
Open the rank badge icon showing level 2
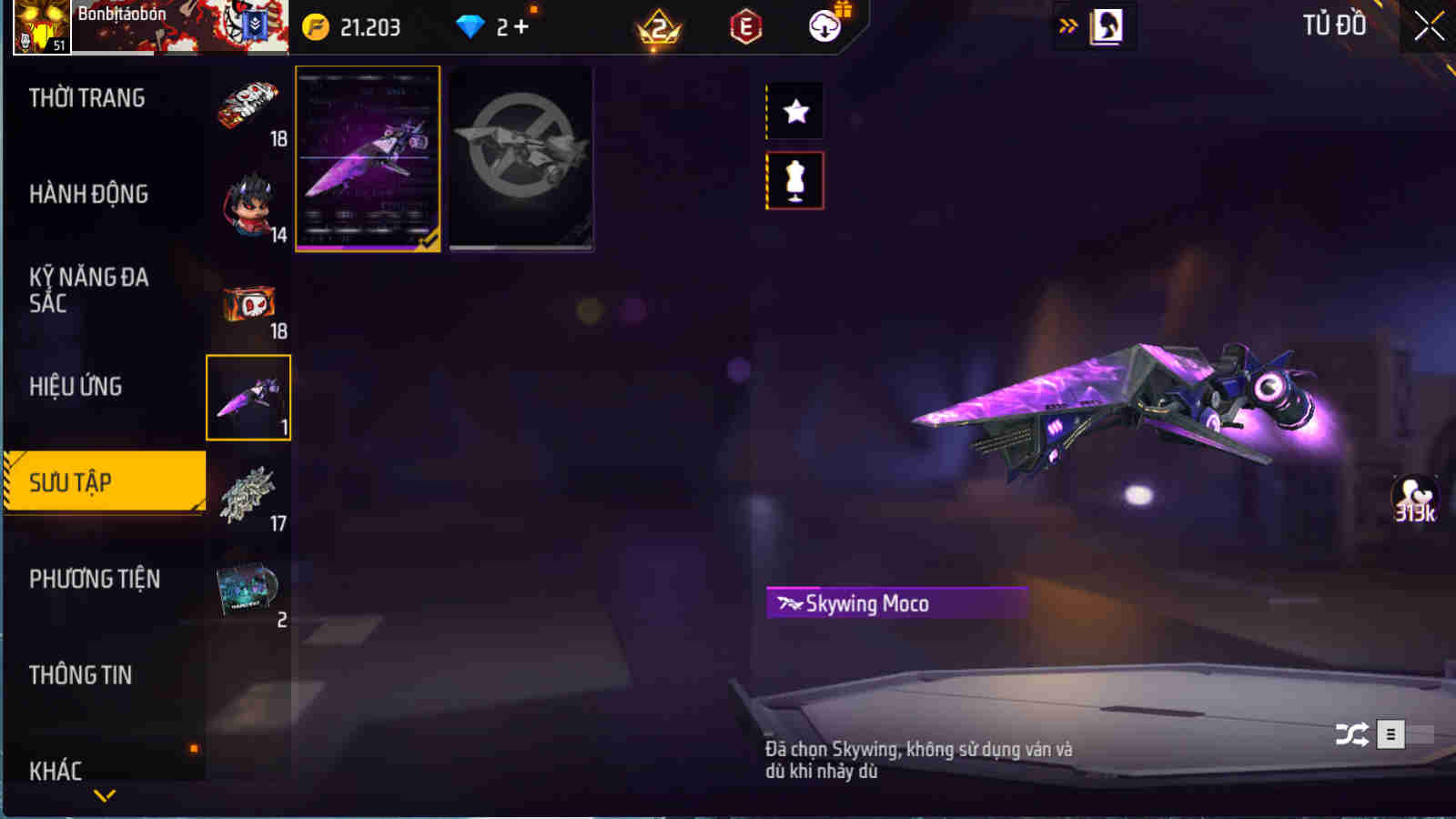pyautogui.click(x=655, y=27)
